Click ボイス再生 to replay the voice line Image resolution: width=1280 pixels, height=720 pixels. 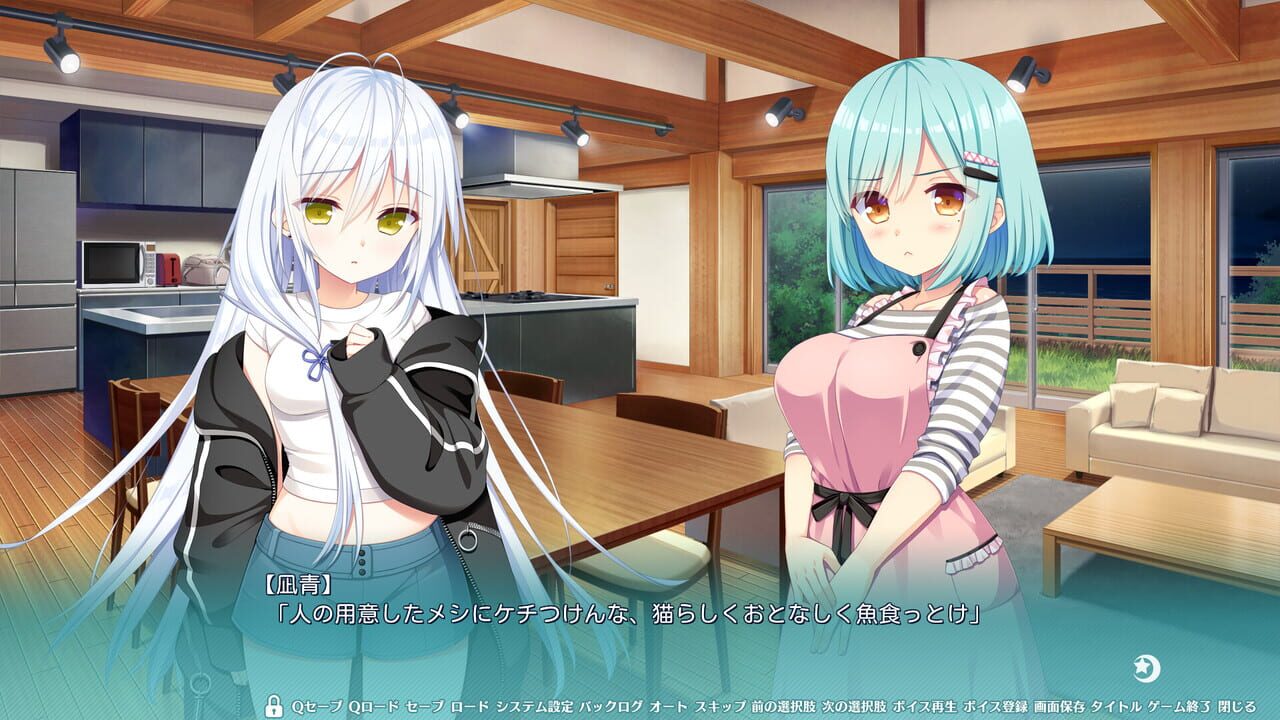(x=922, y=703)
